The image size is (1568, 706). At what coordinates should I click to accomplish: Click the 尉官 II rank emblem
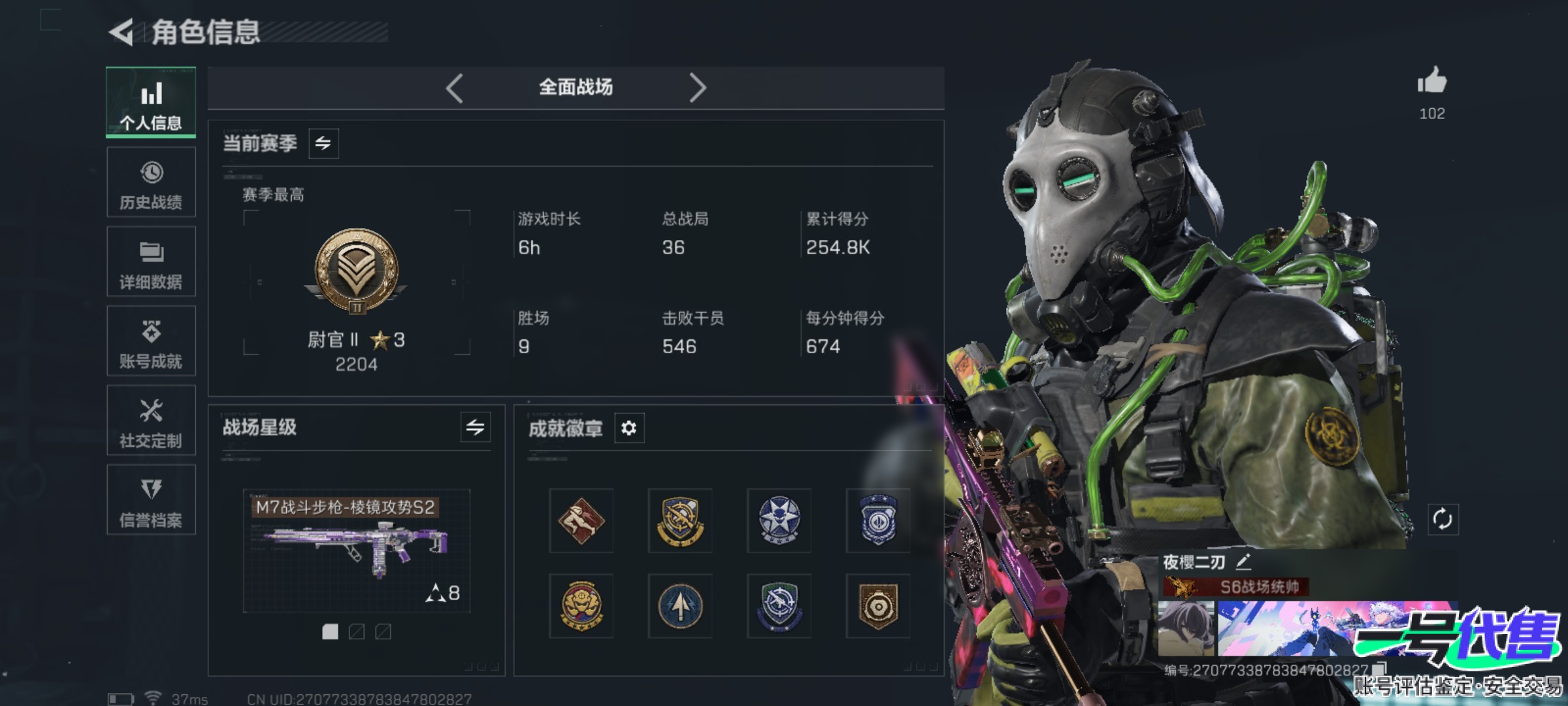pos(356,271)
